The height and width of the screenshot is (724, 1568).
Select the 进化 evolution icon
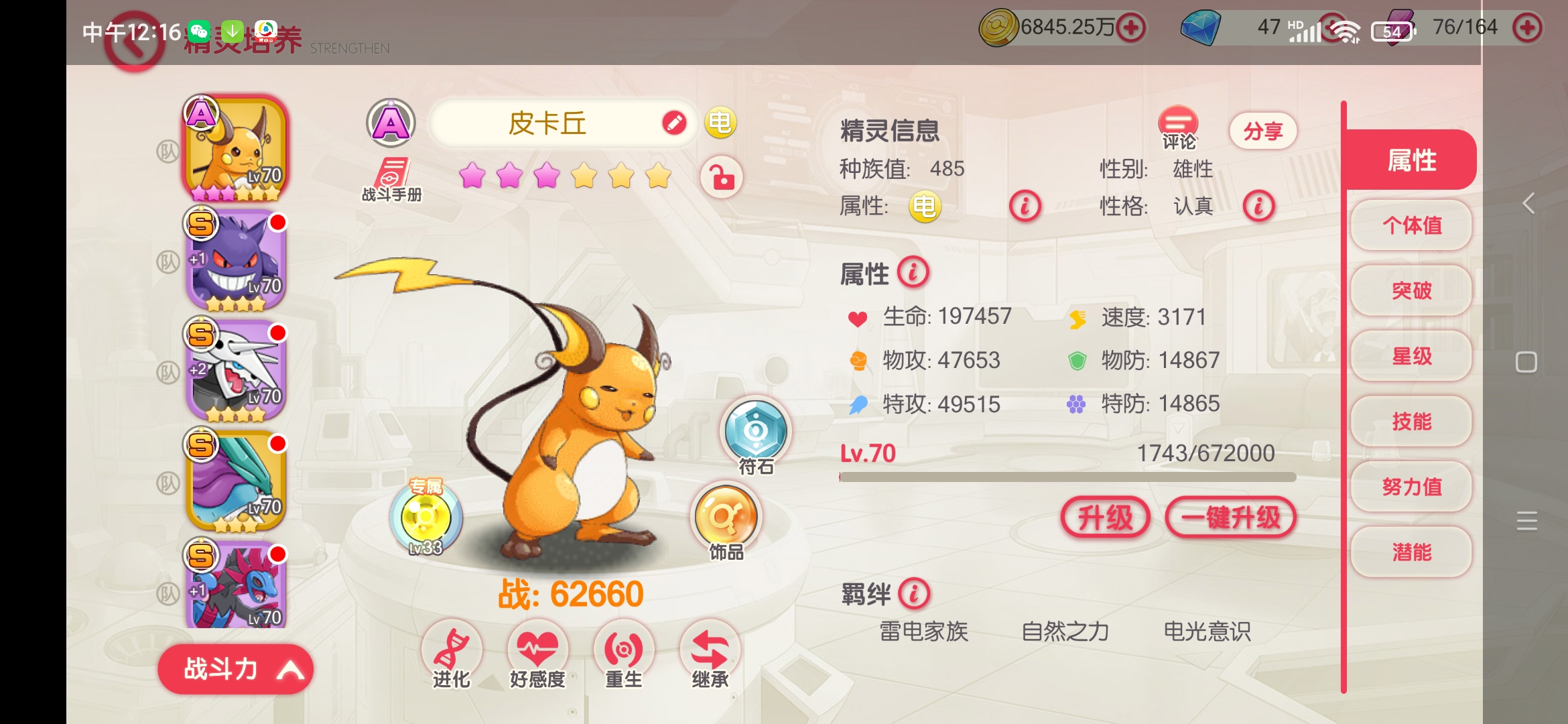(451, 647)
